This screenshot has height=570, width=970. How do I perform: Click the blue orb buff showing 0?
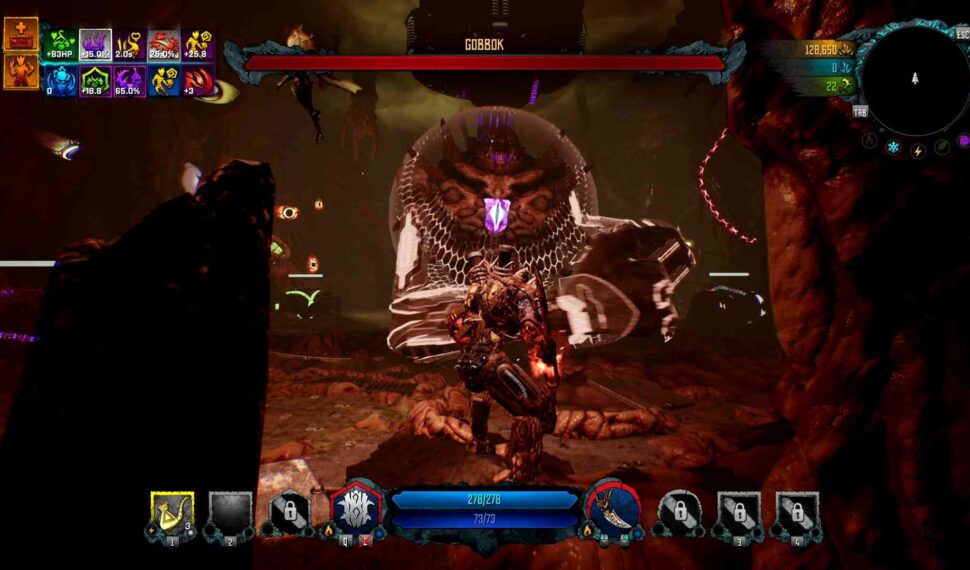(x=61, y=80)
